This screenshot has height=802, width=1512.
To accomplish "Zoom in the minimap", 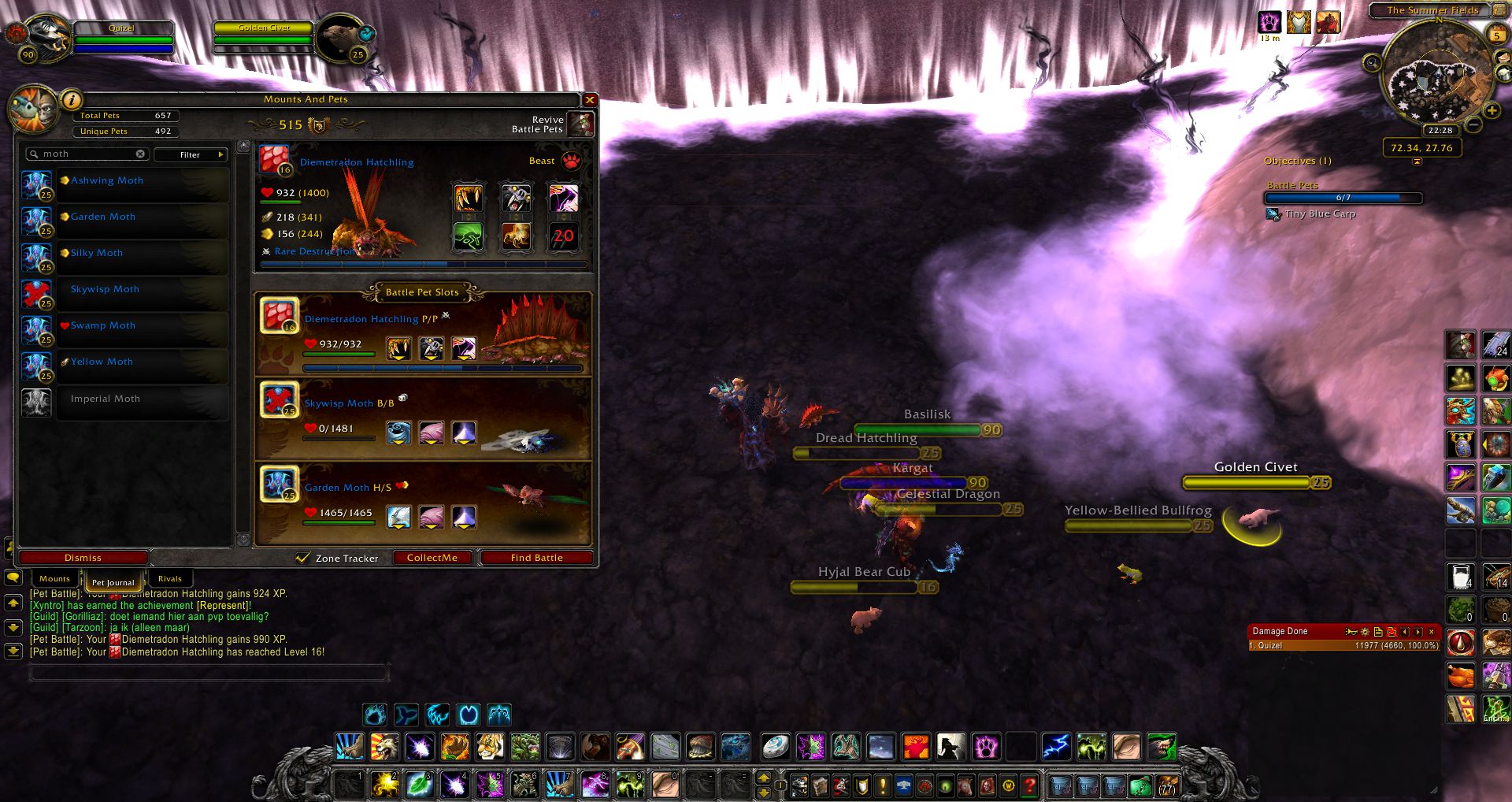I will click(x=1491, y=111).
